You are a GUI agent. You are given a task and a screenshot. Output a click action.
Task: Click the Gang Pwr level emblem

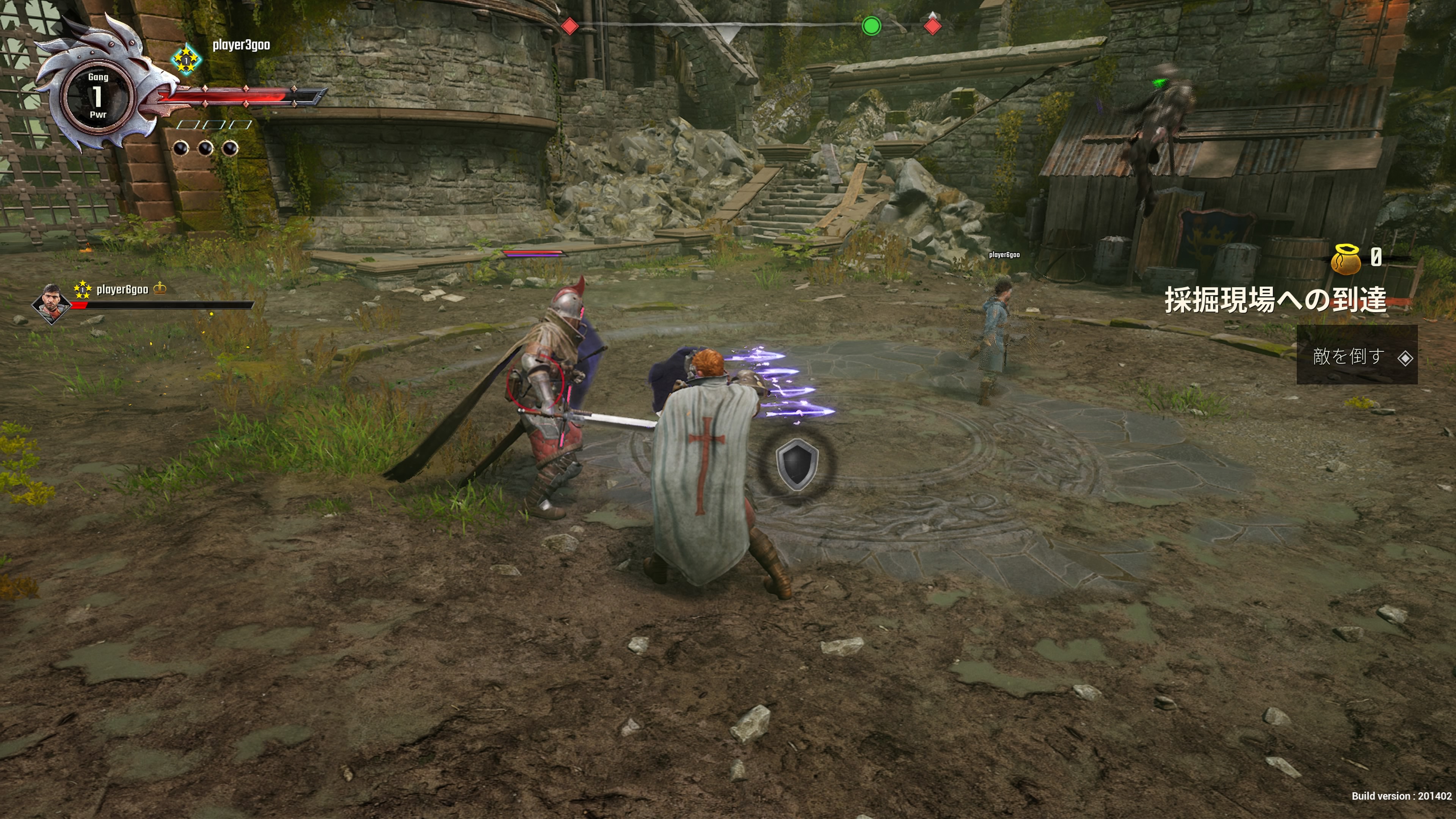click(x=98, y=96)
